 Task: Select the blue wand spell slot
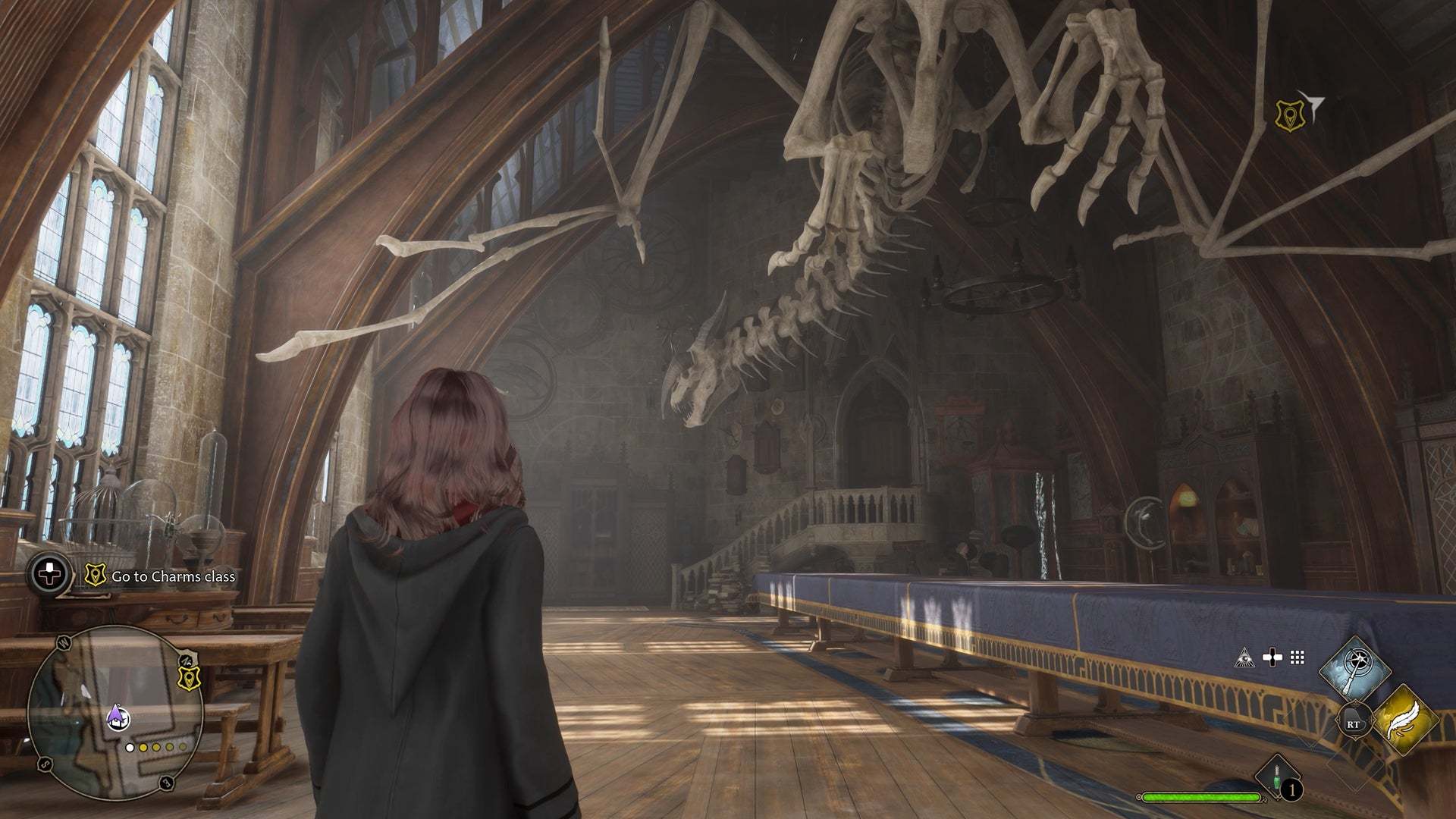click(x=1354, y=670)
